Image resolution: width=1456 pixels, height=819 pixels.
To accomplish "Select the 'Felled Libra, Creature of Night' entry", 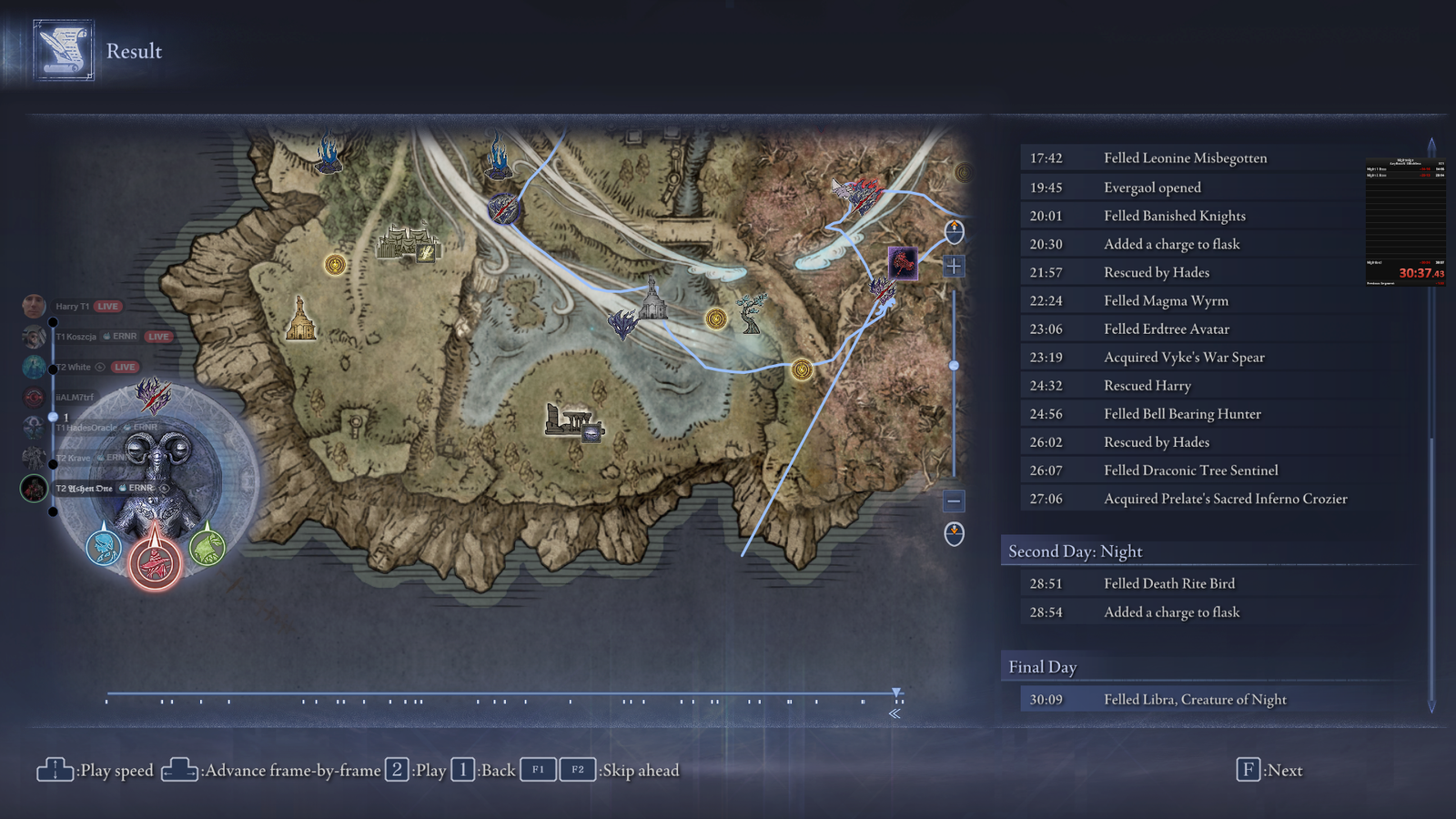I will click(1195, 700).
